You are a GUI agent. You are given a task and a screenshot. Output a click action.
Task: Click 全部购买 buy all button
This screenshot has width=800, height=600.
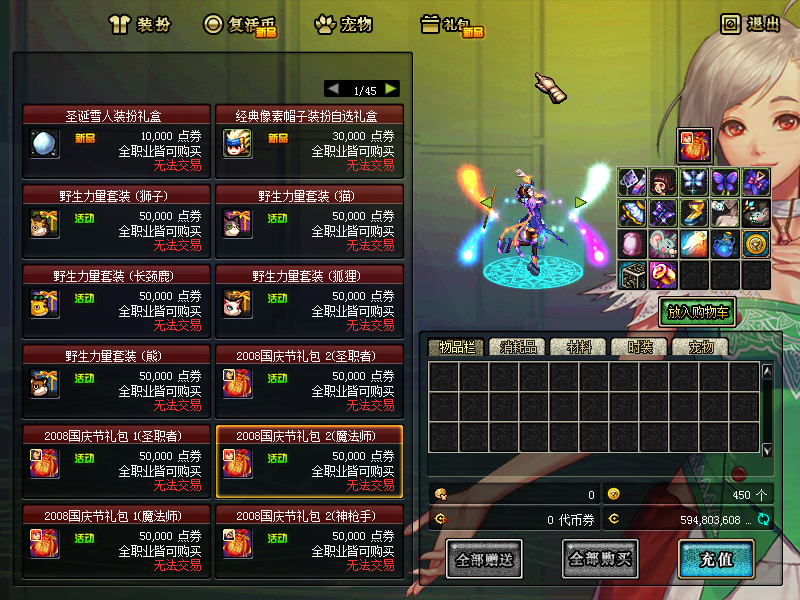(x=600, y=559)
